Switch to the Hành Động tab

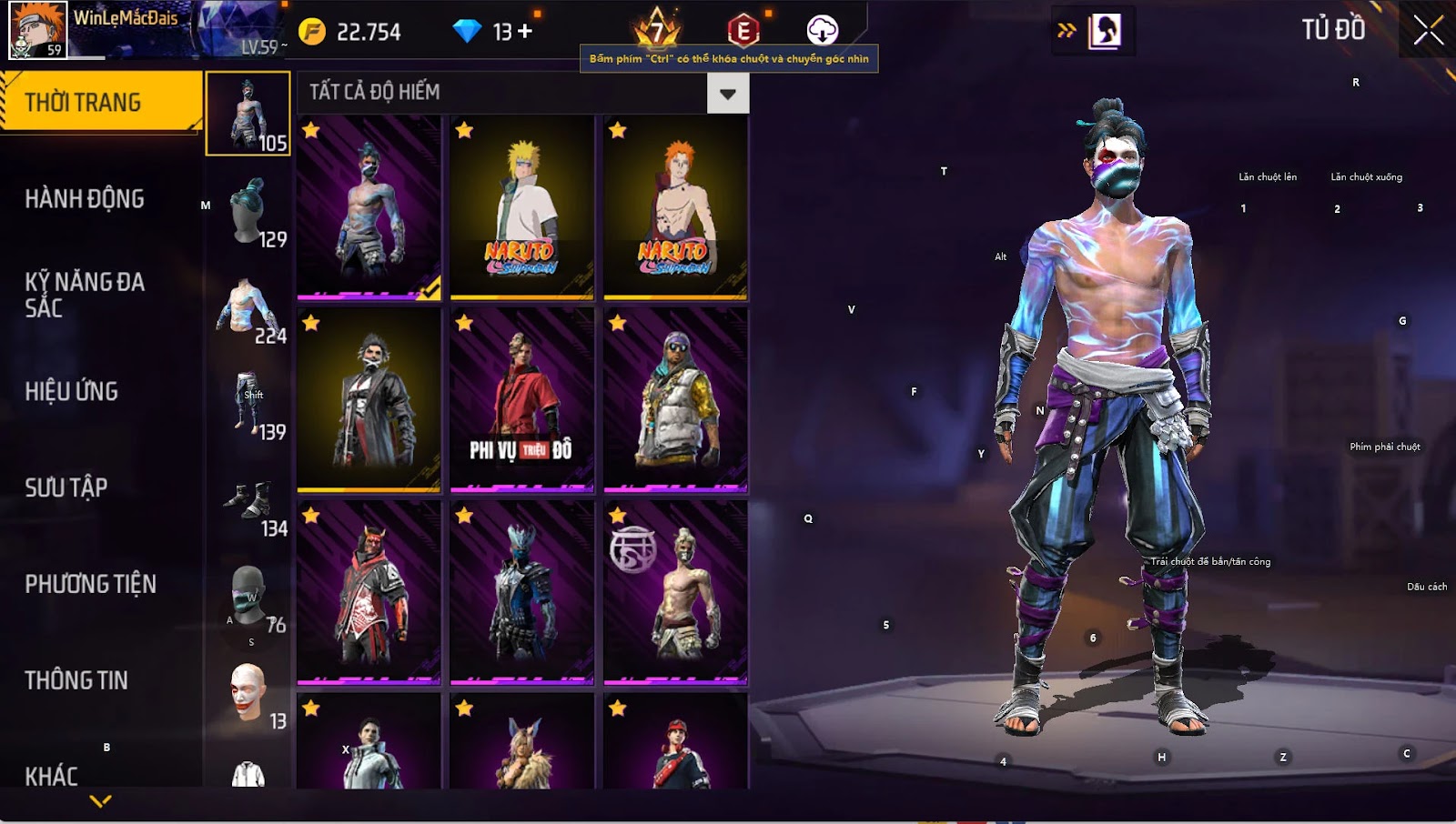(x=85, y=198)
